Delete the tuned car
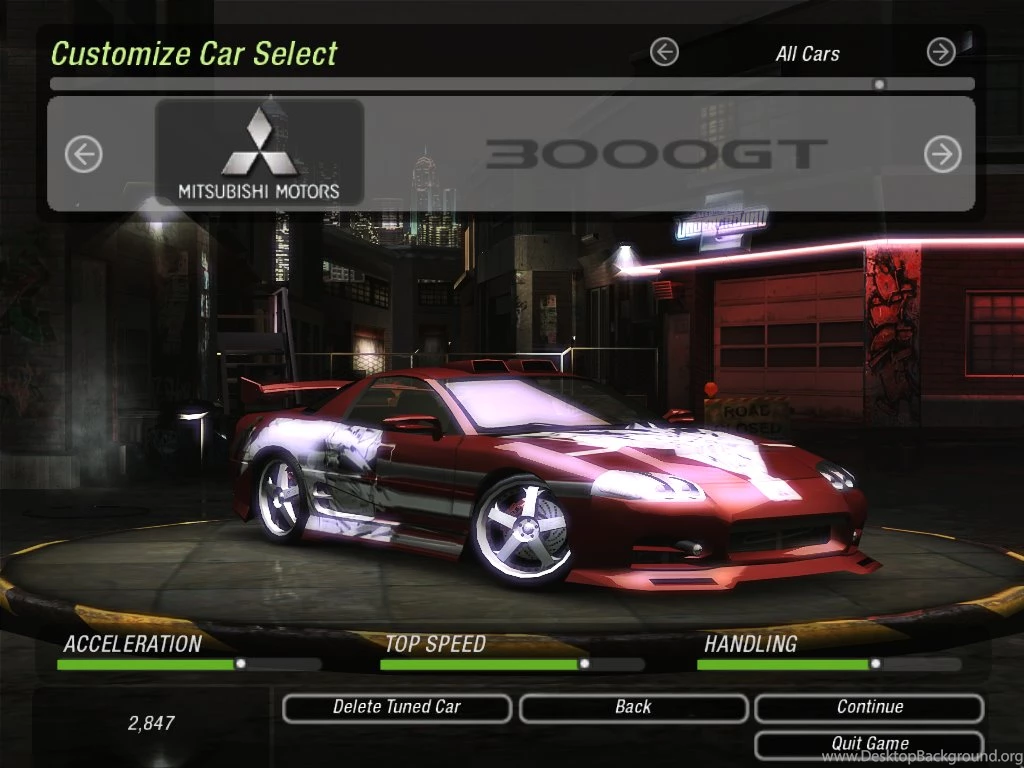This screenshot has width=1024, height=768. pos(397,708)
